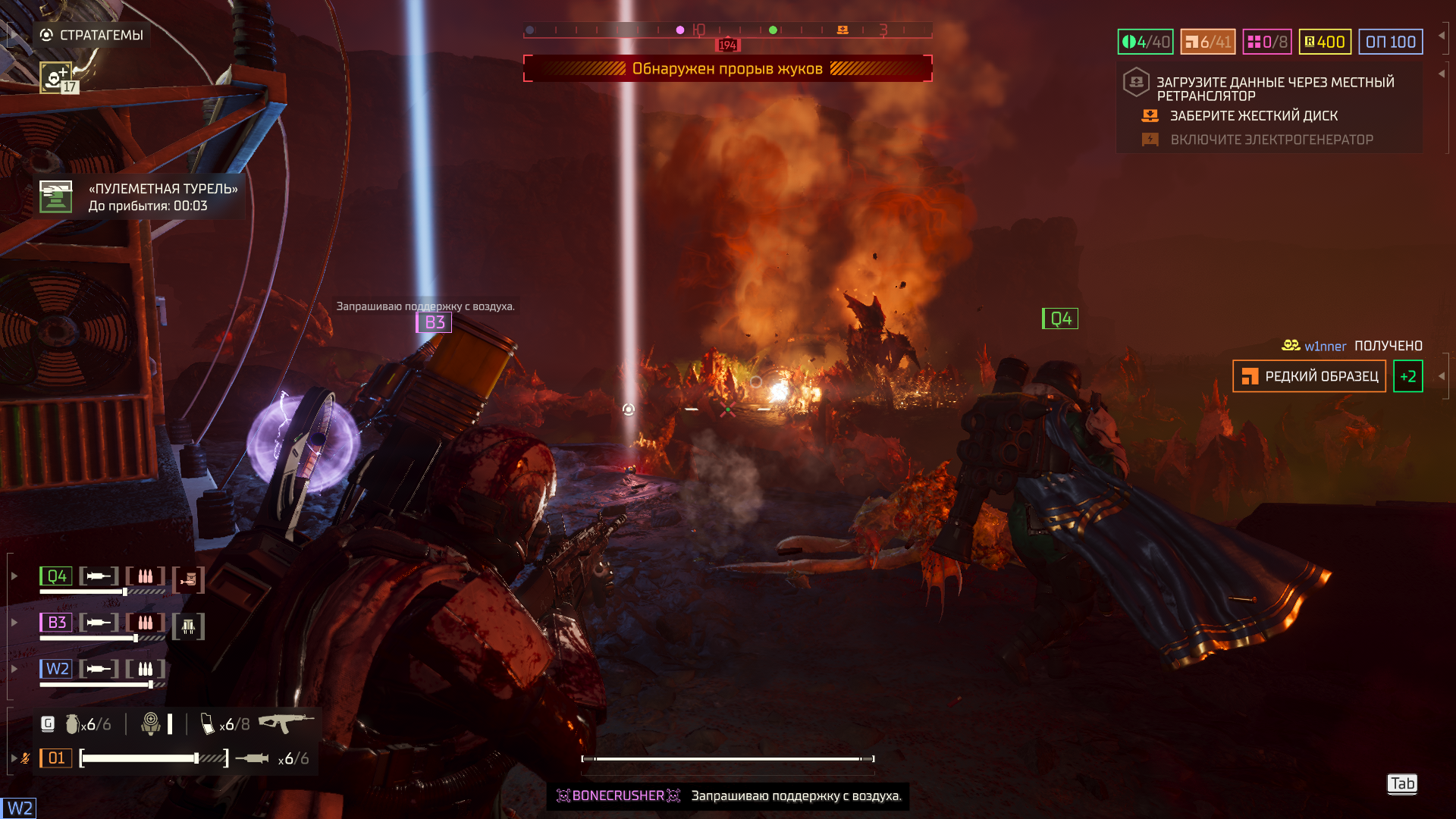Select squad member B3 in the list

(56, 623)
